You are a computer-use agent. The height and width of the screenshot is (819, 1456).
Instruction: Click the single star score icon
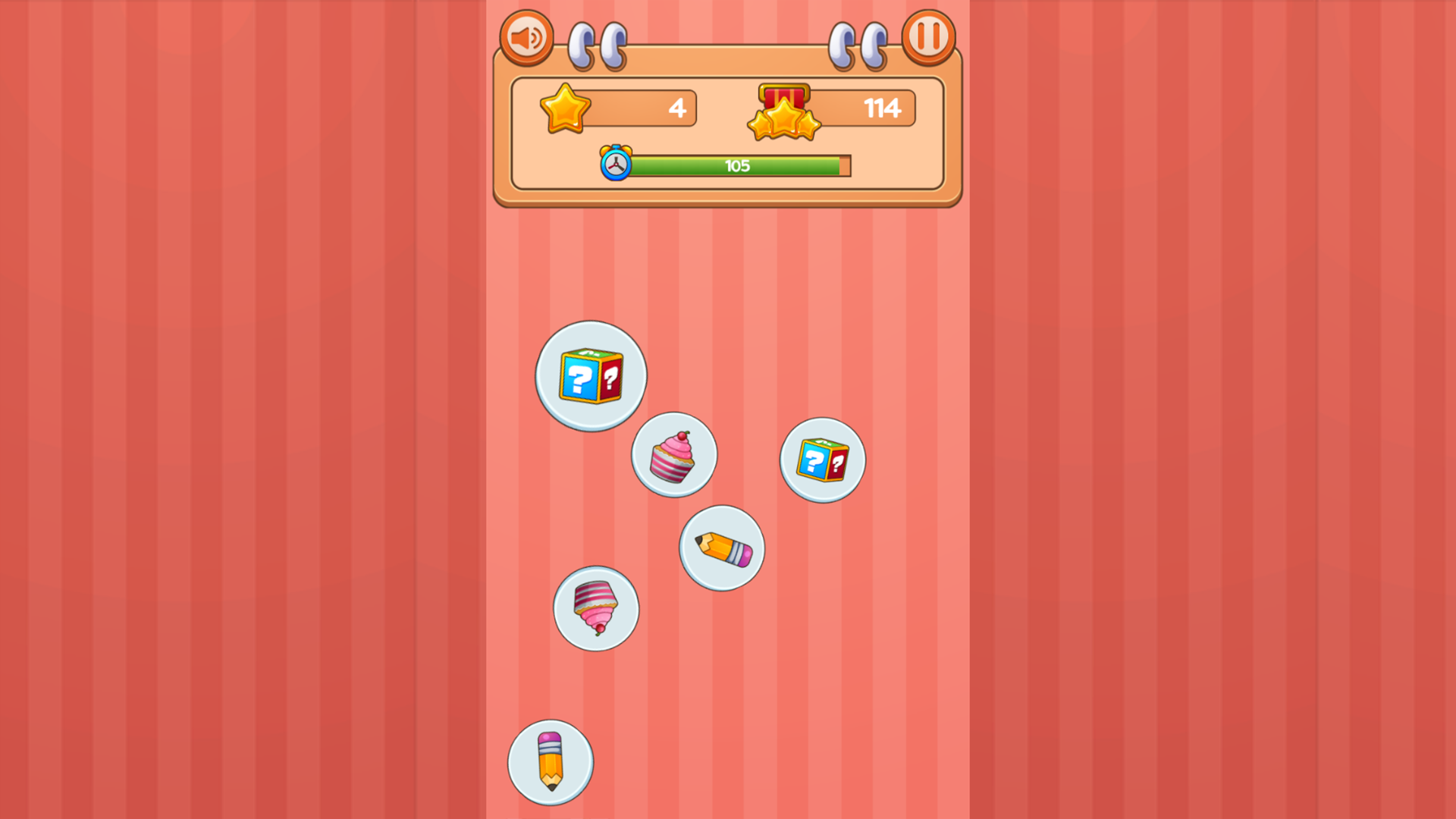click(x=566, y=107)
